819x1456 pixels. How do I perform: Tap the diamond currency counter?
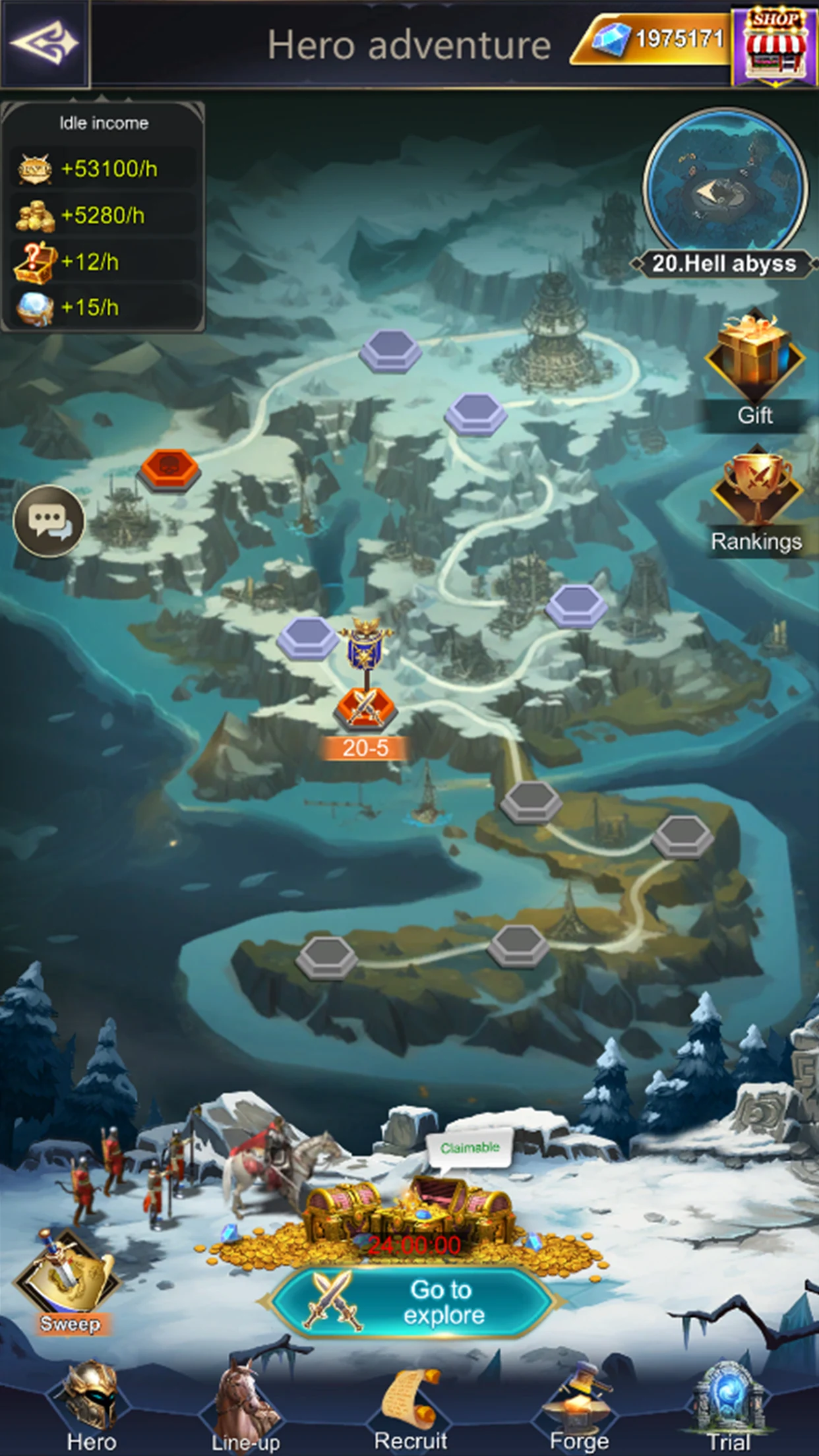pos(653,41)
